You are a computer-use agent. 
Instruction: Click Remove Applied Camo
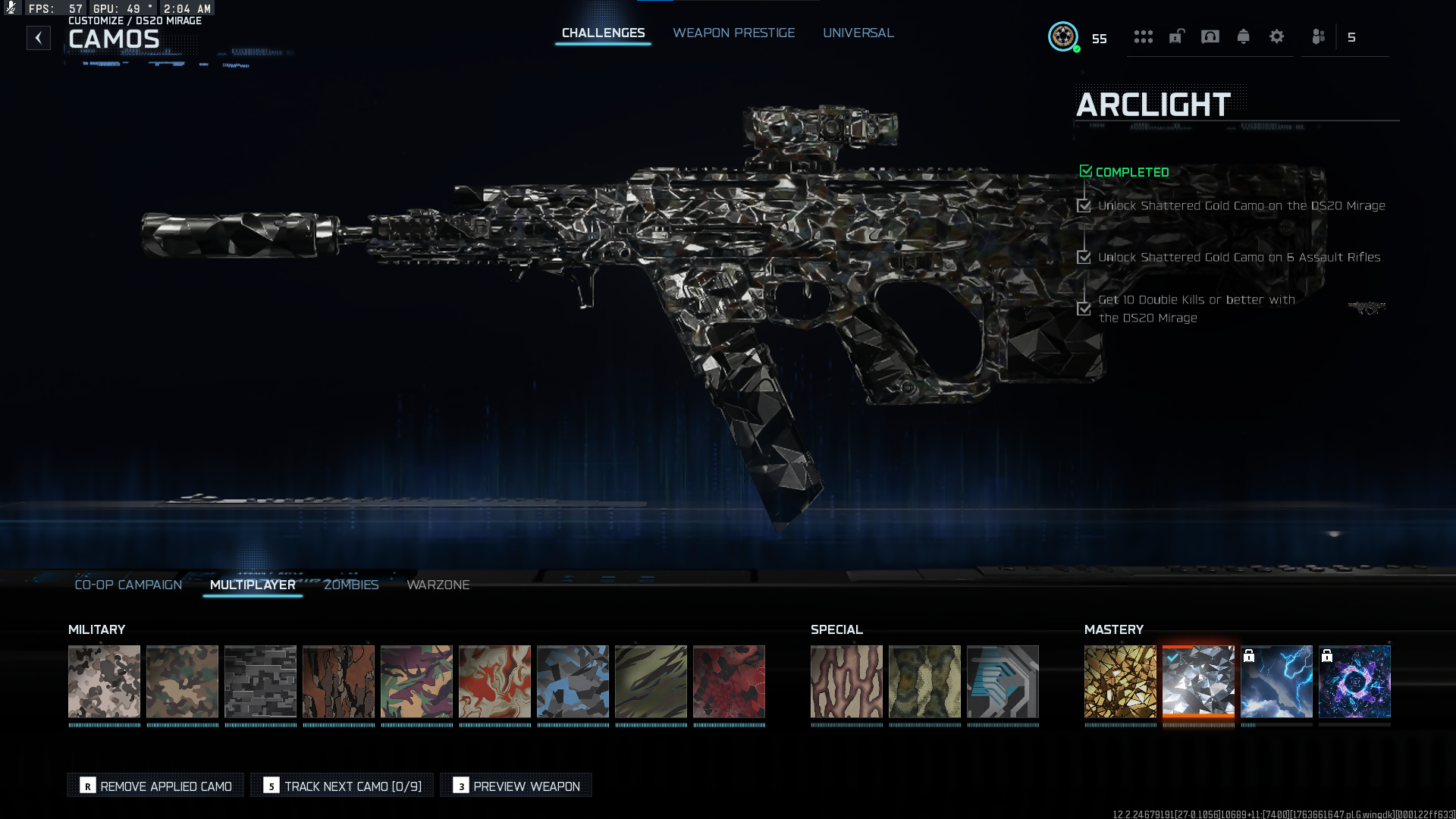pyautogui.click(x=155, y=786)
